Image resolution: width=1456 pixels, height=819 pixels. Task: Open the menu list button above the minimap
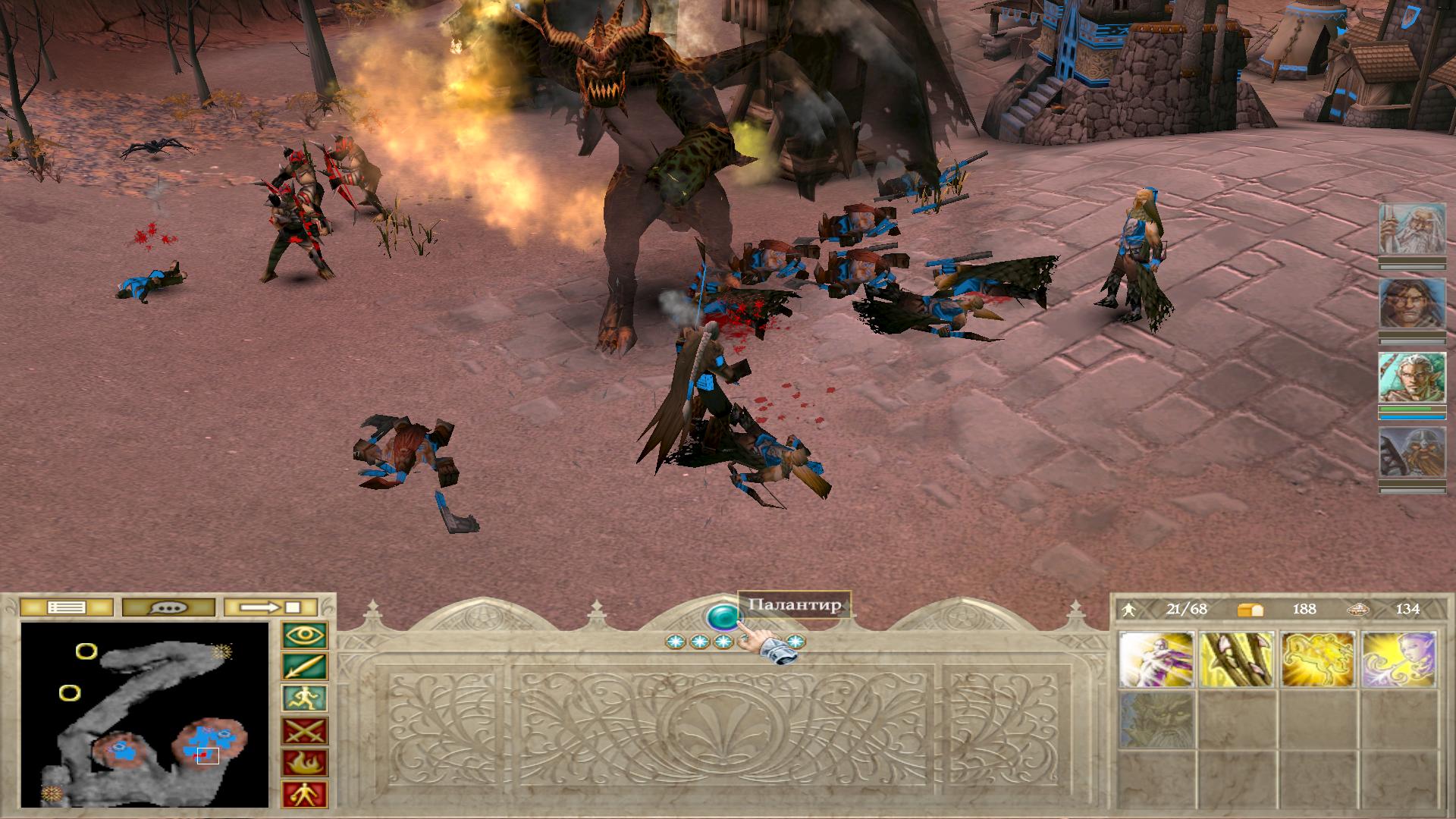point(66,607)
